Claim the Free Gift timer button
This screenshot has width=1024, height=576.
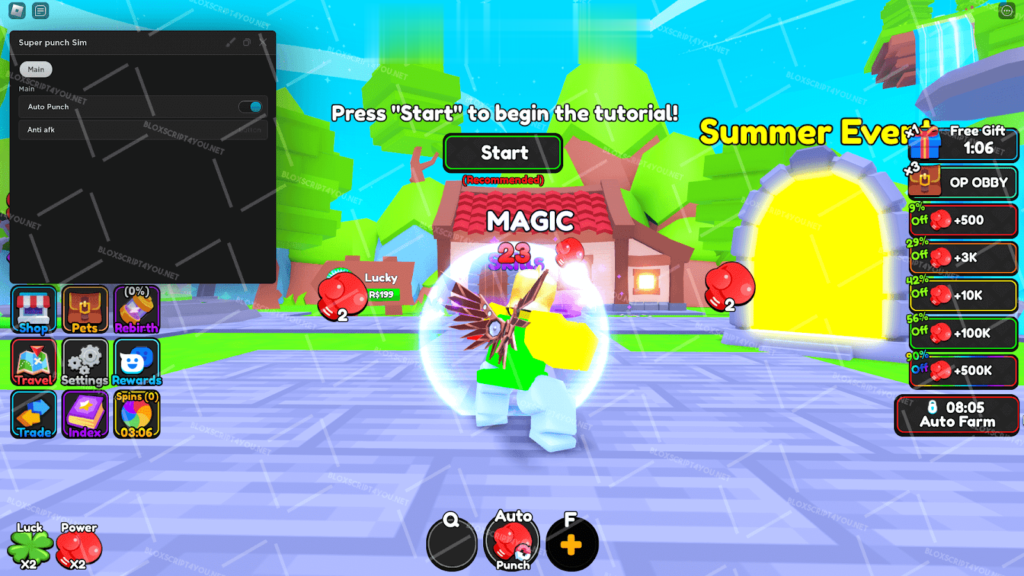964,141
